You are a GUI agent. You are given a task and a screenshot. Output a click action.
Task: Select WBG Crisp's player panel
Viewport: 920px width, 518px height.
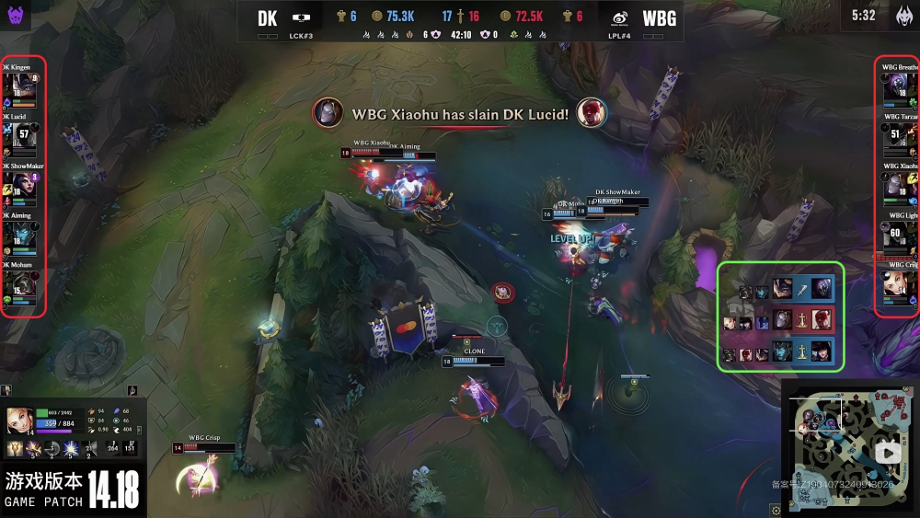899,285
